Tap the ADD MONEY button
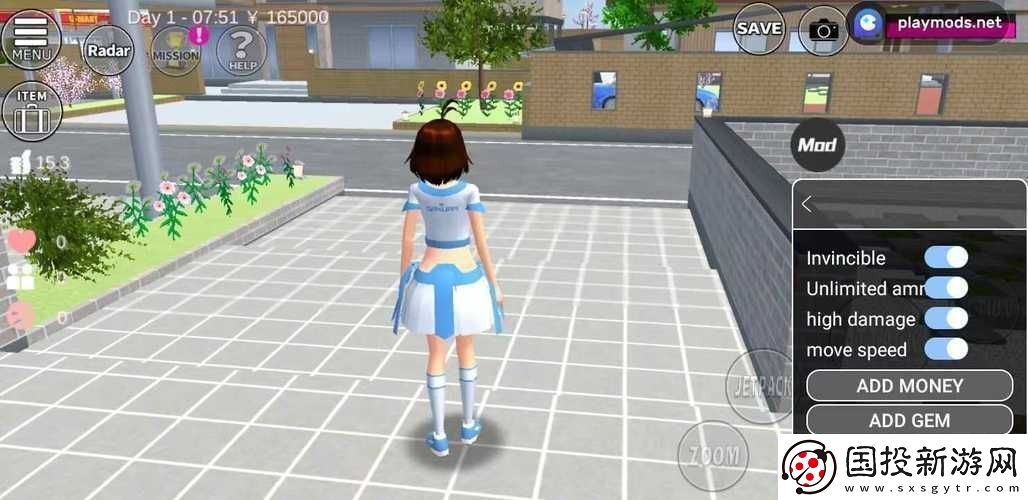The image size is (1028, 500). coord(909,386)
